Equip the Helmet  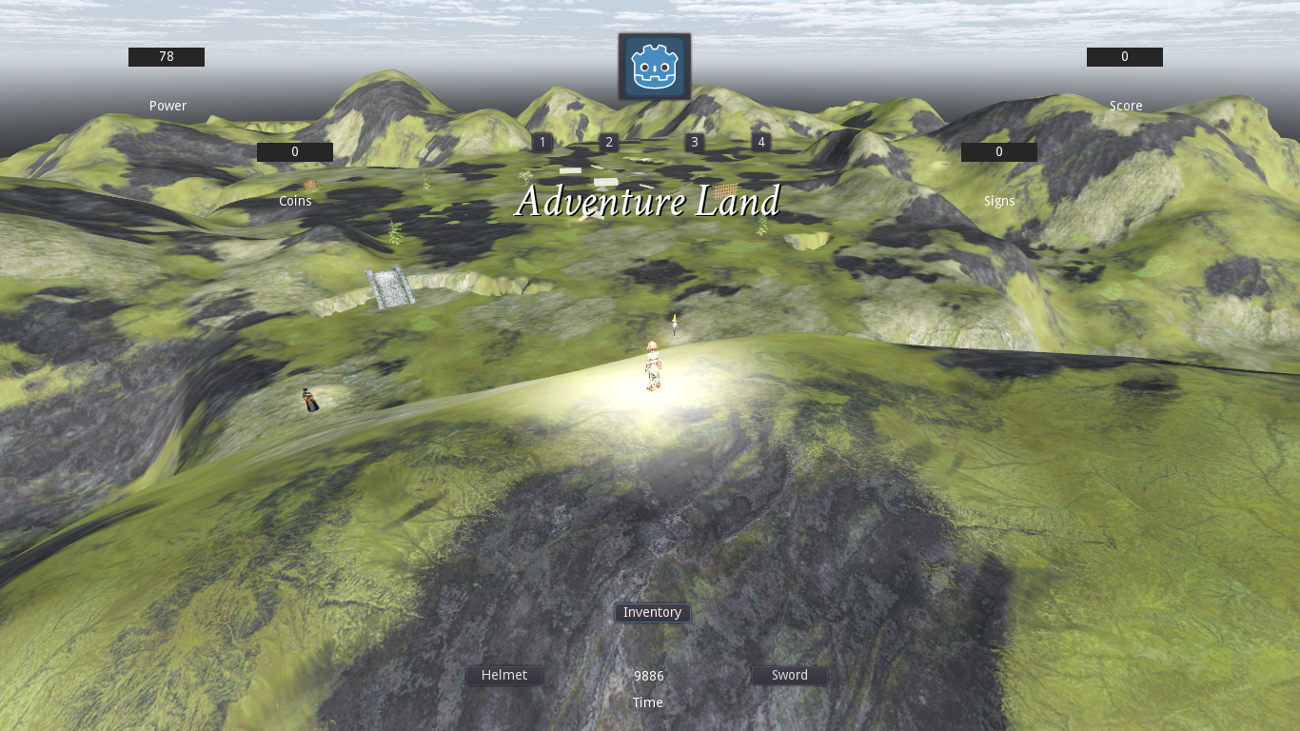(x=504, y=675)
